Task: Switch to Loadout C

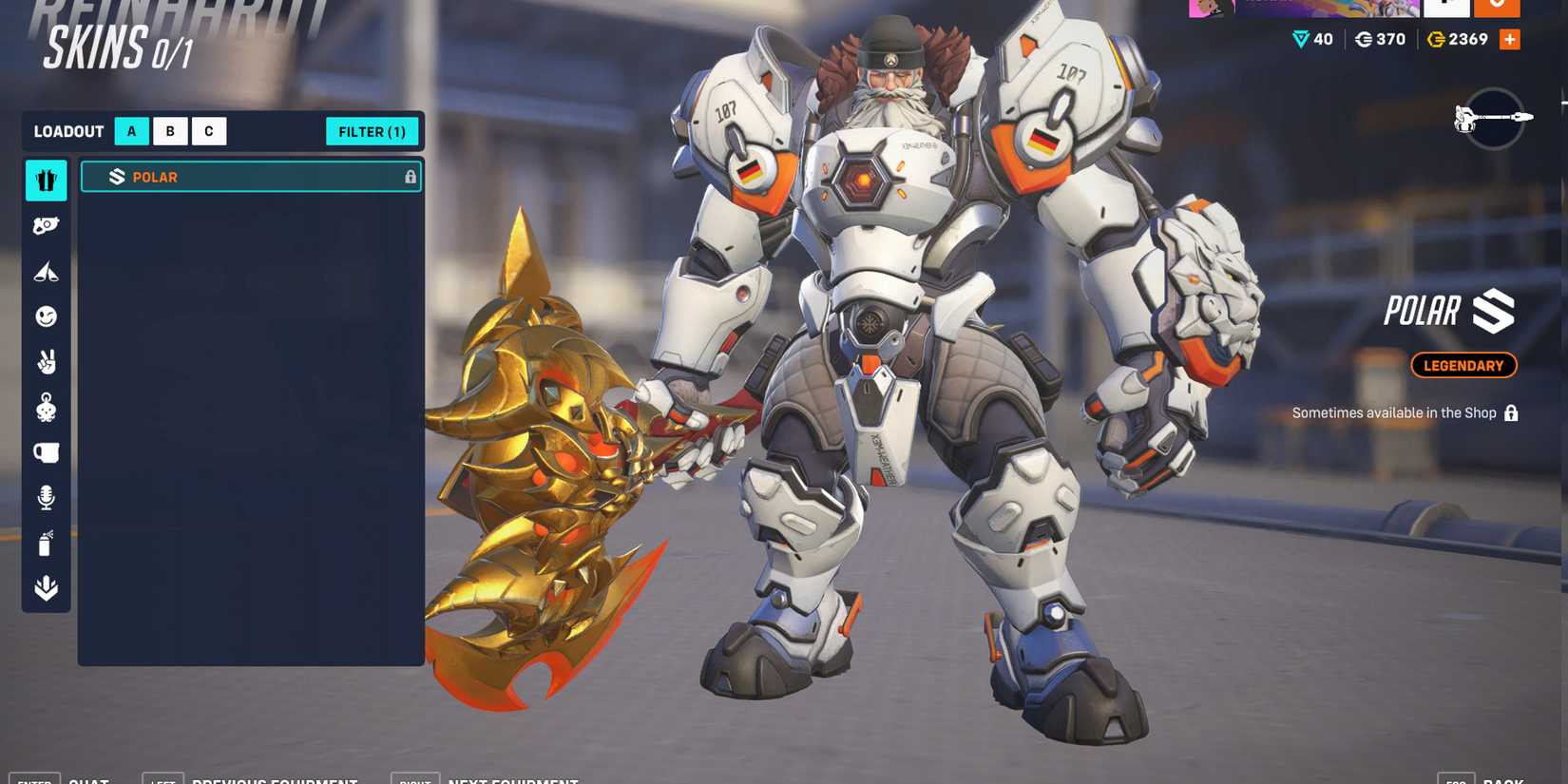Action: pyautogui.click(x=208, y=131)
